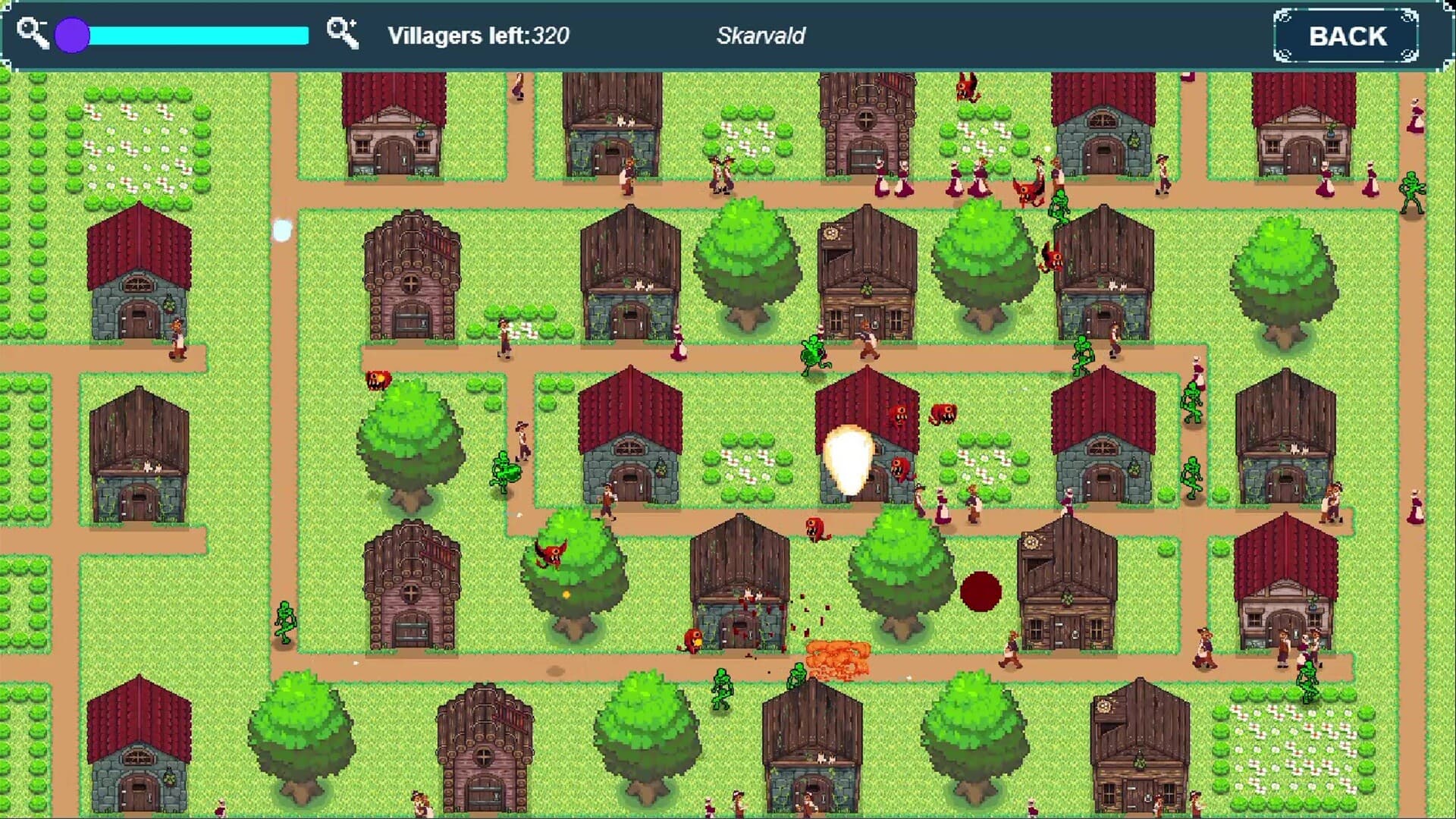Click the orange explosion on the bottom road
Screen dimensions: 1456x819
[838, 657]
